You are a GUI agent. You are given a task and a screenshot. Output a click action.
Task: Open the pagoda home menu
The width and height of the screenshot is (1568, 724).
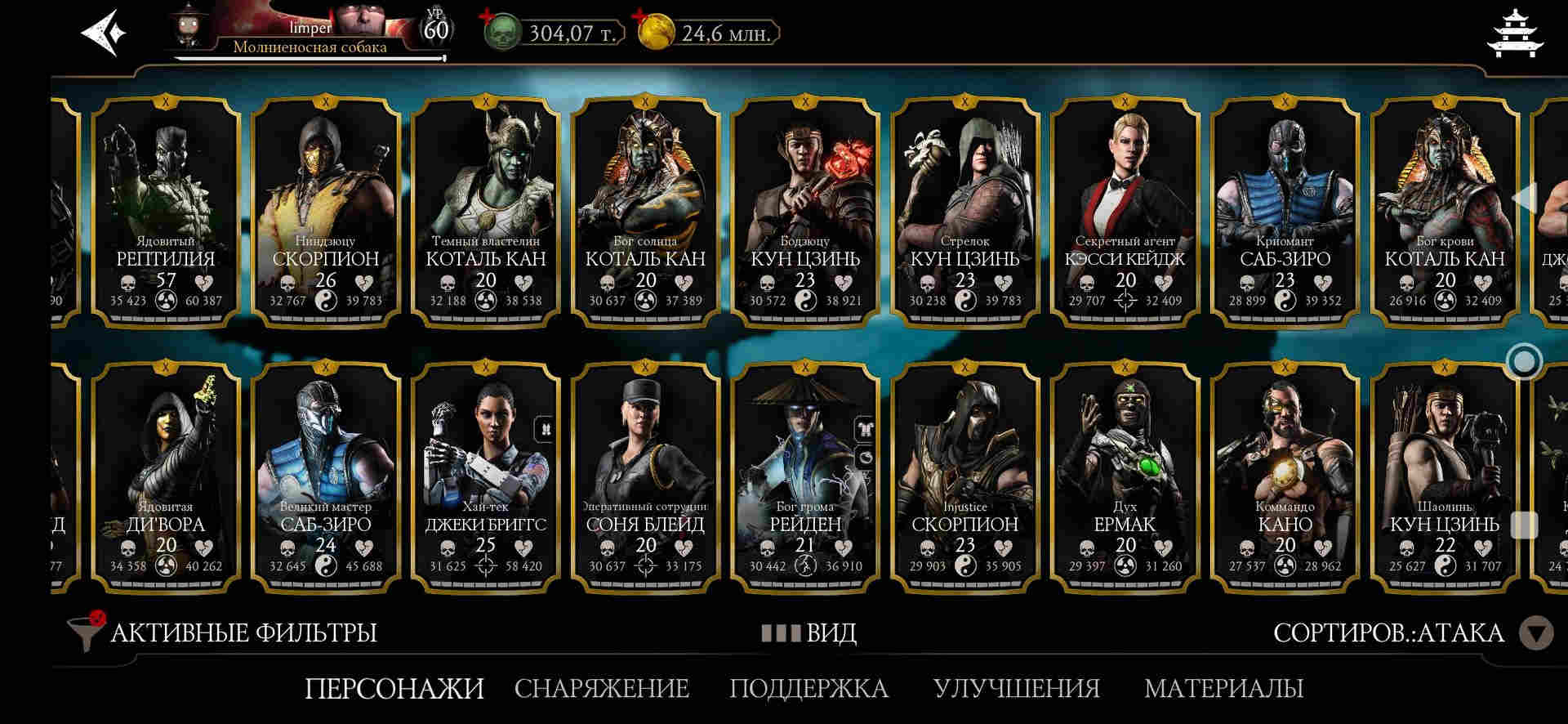[x=1516, y=34]
